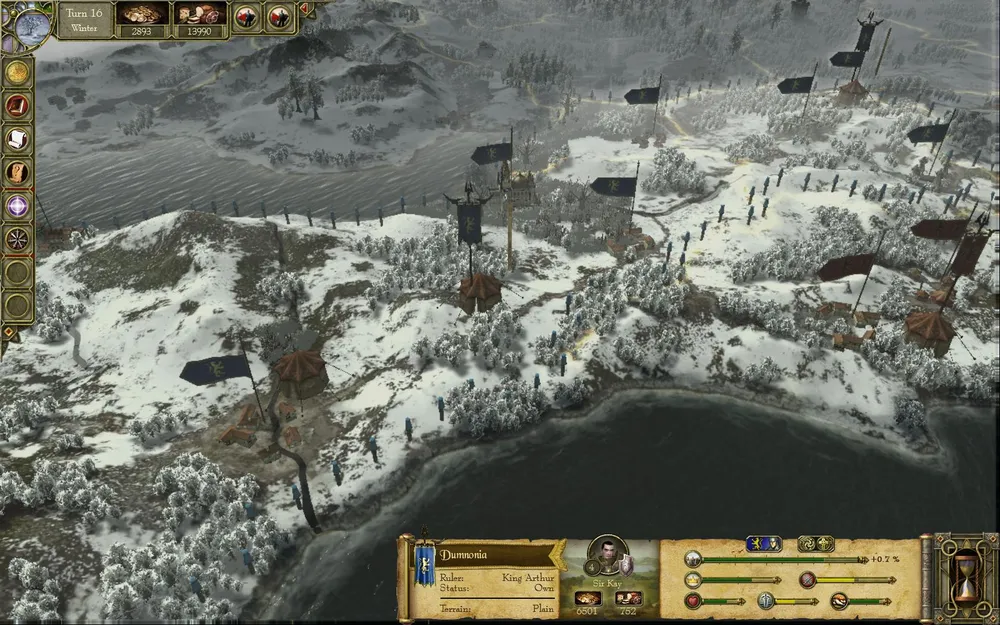Click the crown loyalty stat icon
The width and height of the screenshot is (1000, 625).
point(691,579)
